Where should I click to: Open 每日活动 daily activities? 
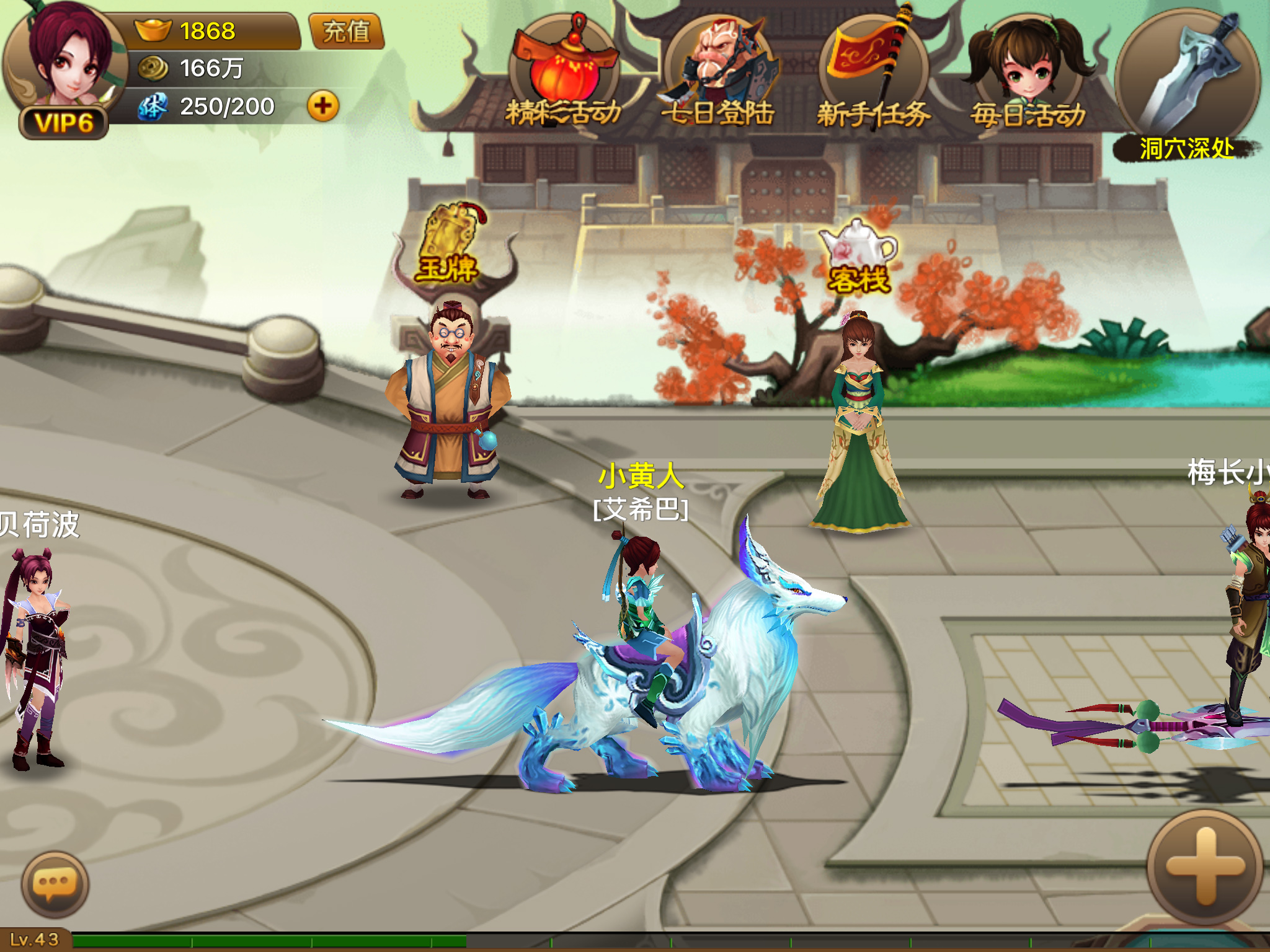pos(1028,74)
